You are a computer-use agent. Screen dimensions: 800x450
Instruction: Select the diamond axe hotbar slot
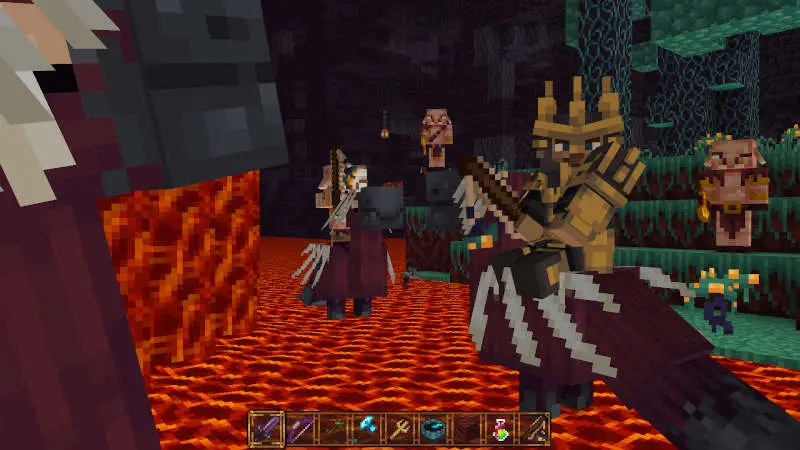(367, 428)
